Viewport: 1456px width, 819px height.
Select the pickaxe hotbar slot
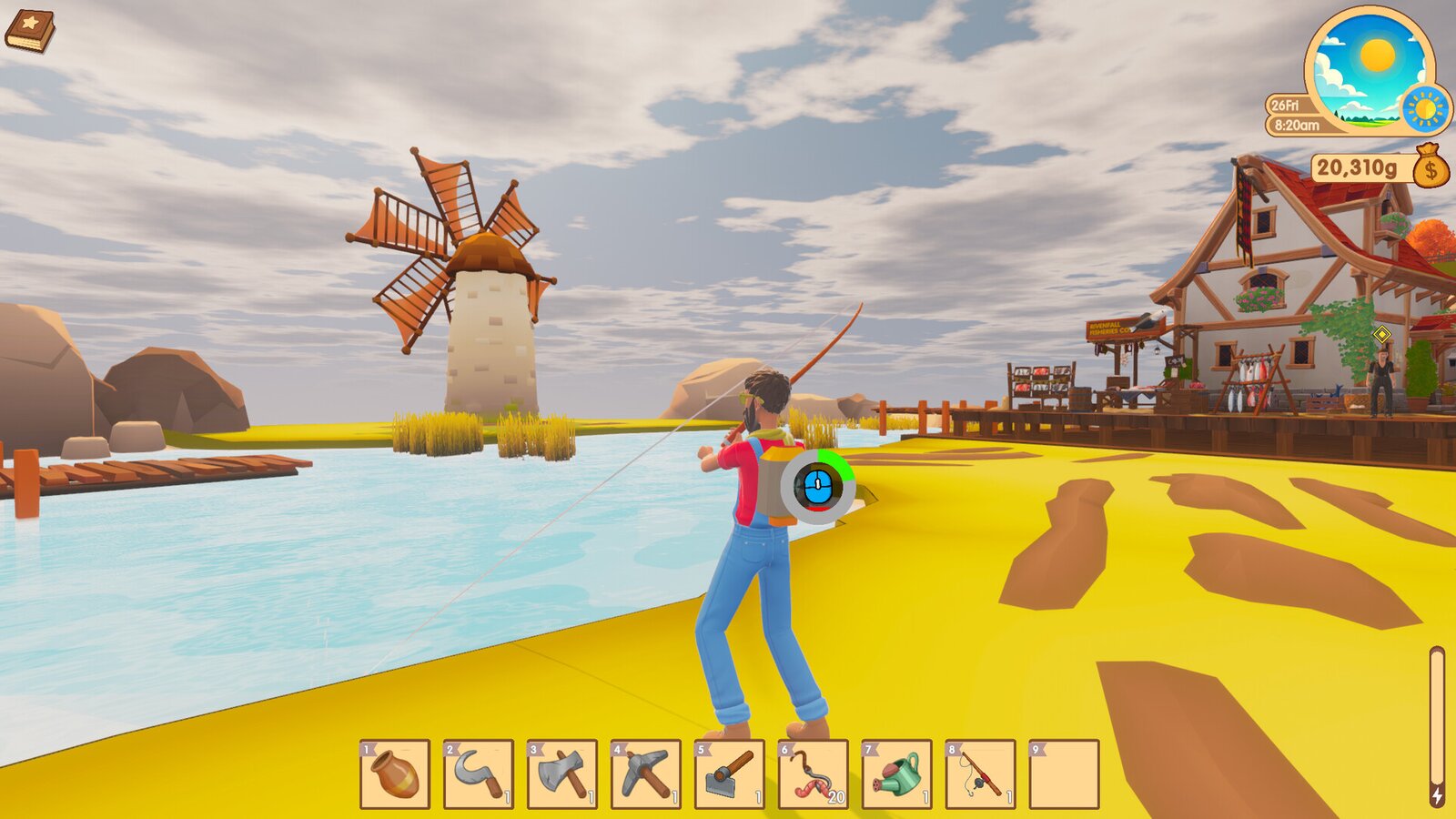646,773
